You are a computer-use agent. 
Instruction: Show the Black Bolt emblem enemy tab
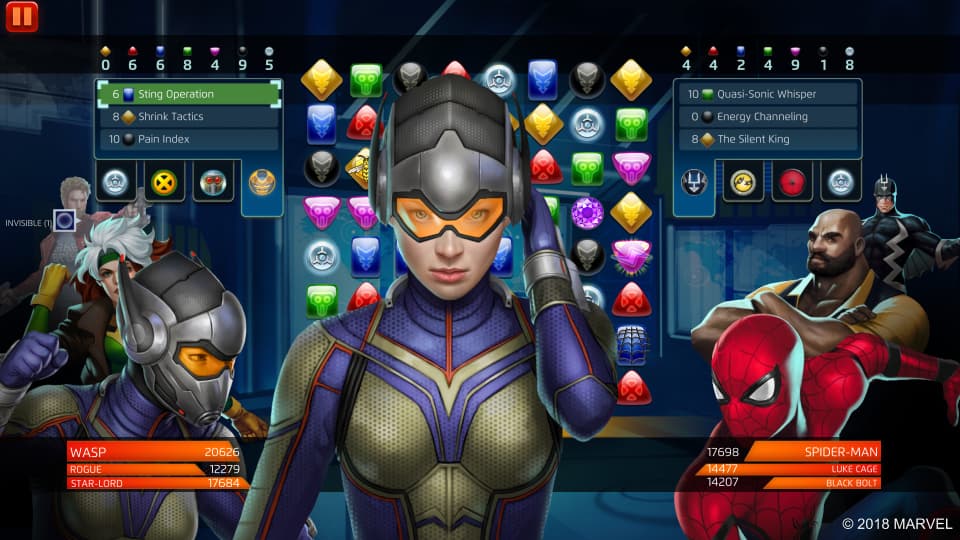point(695,182)
